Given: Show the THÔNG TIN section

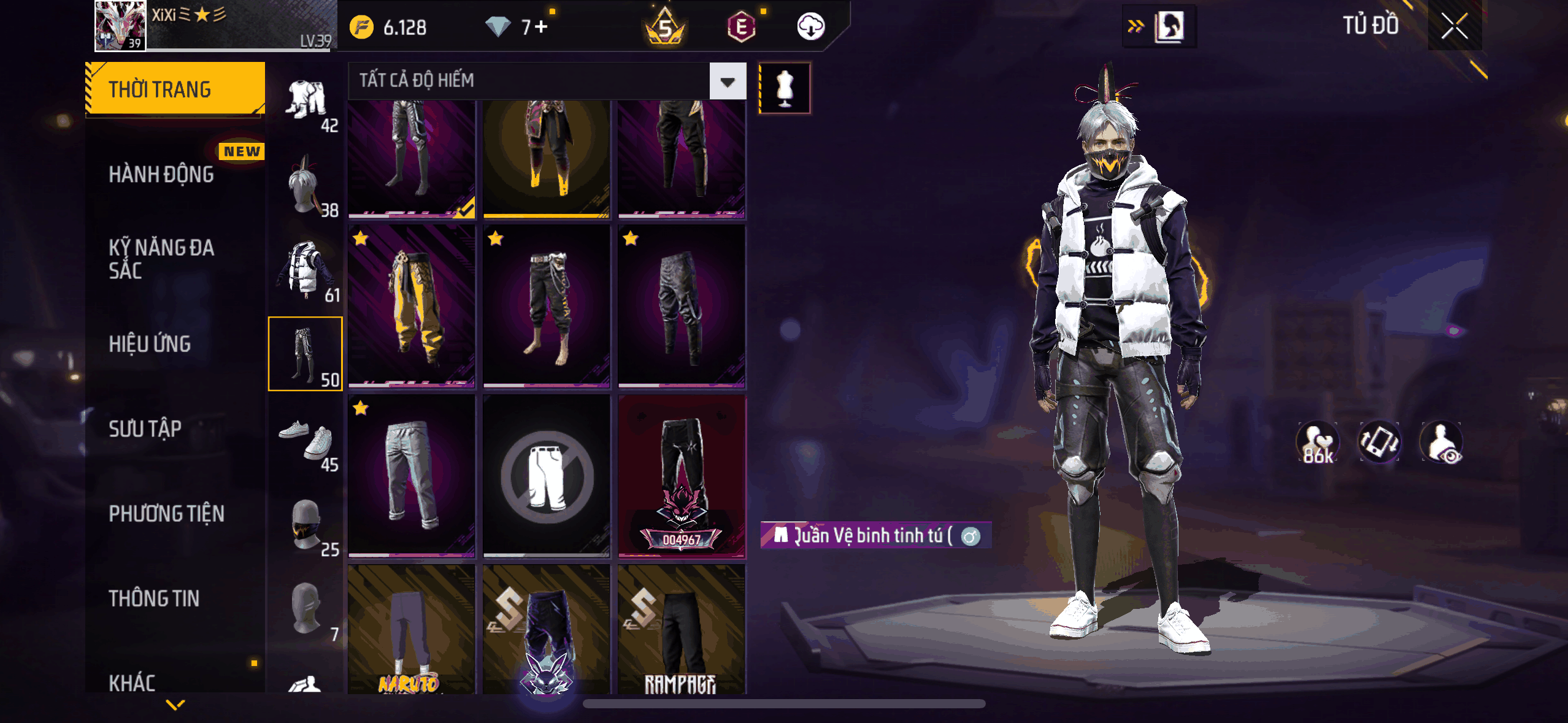Looking at the screenshot, I should (154, 598).
